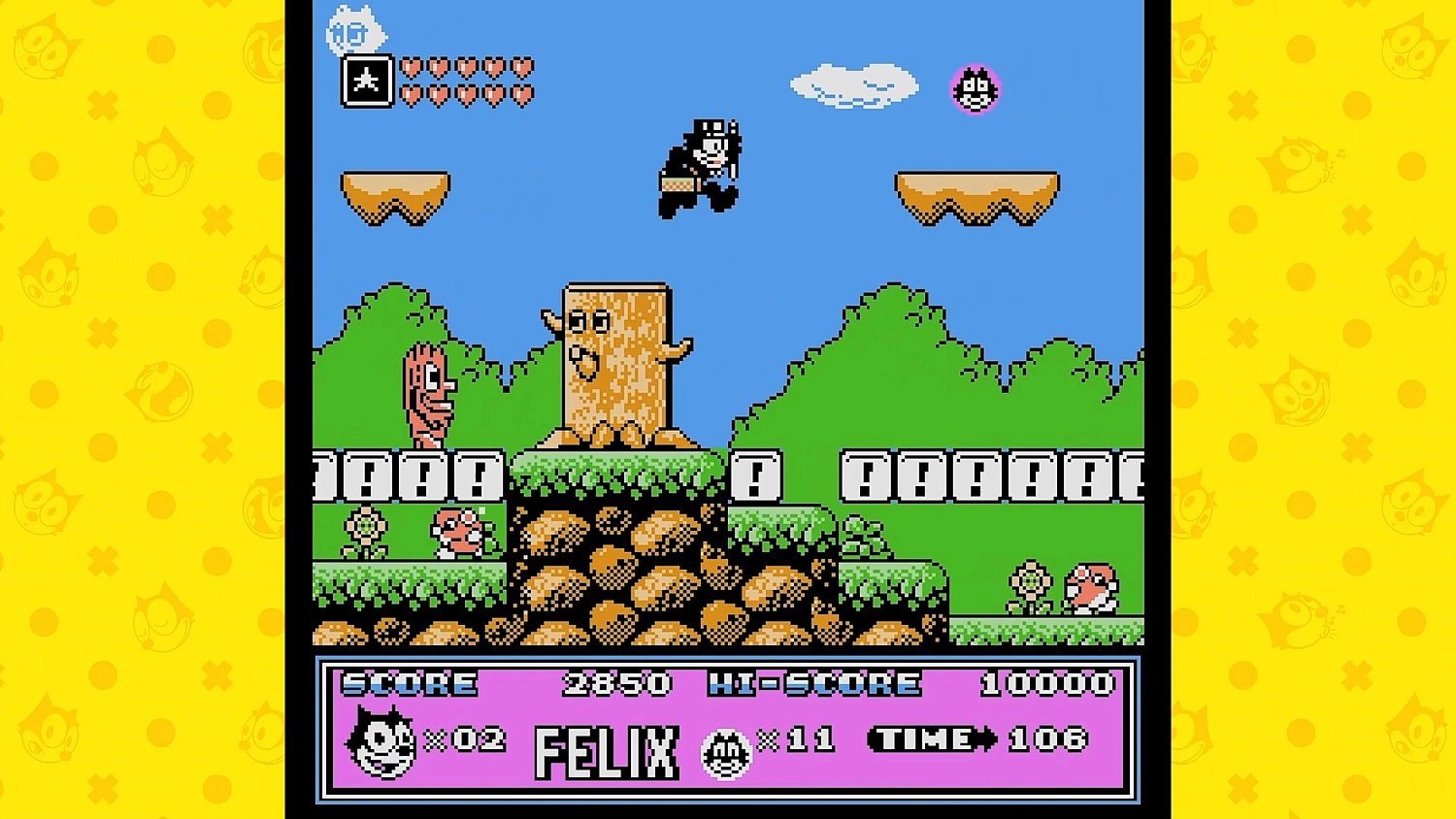Click the round Felix head beside the x11 counter
The height and width of the screenshot is (819, 1456).
pos(726,748)
